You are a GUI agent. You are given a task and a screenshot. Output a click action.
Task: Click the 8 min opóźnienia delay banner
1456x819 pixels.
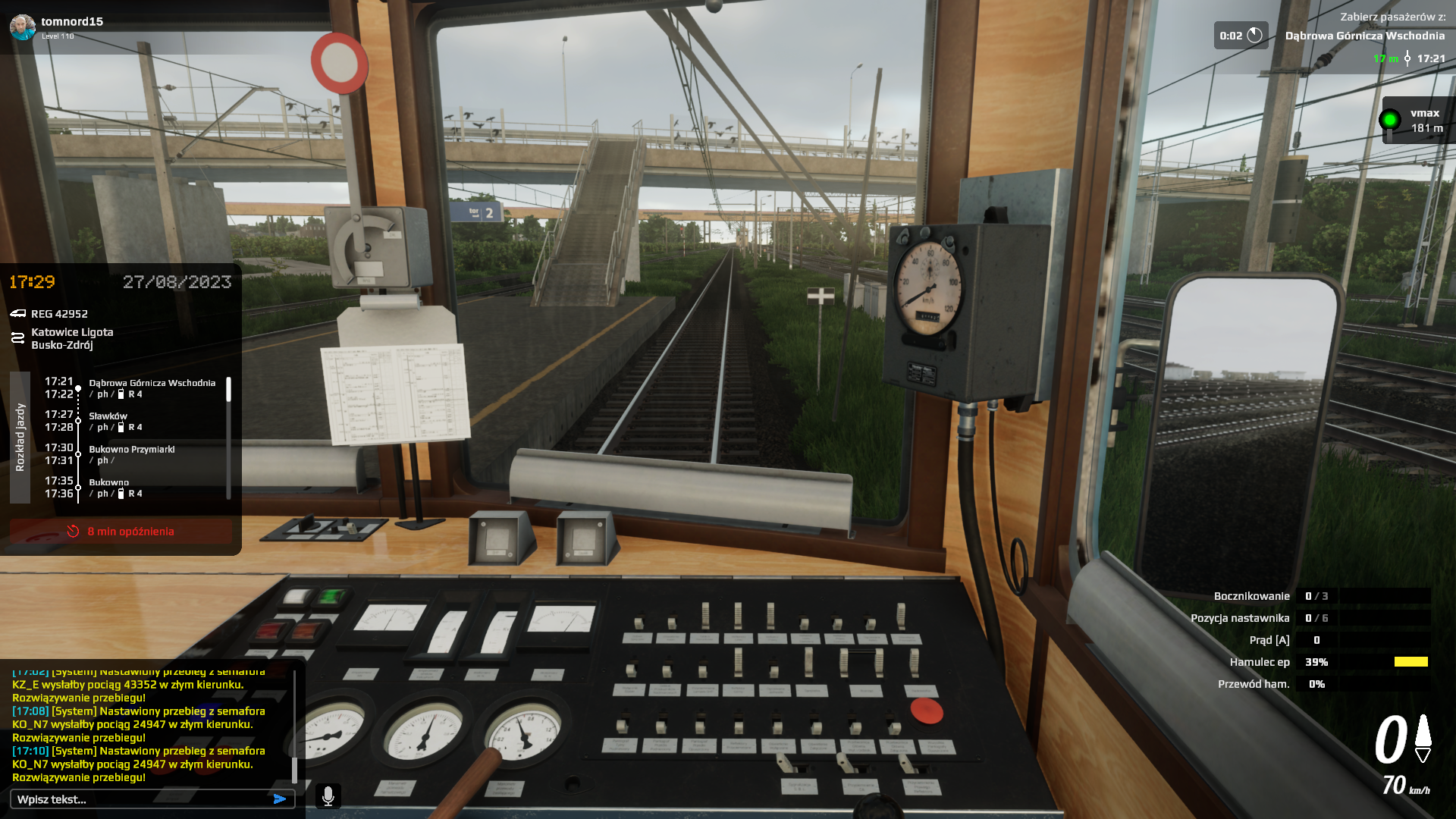click(121, 532)
